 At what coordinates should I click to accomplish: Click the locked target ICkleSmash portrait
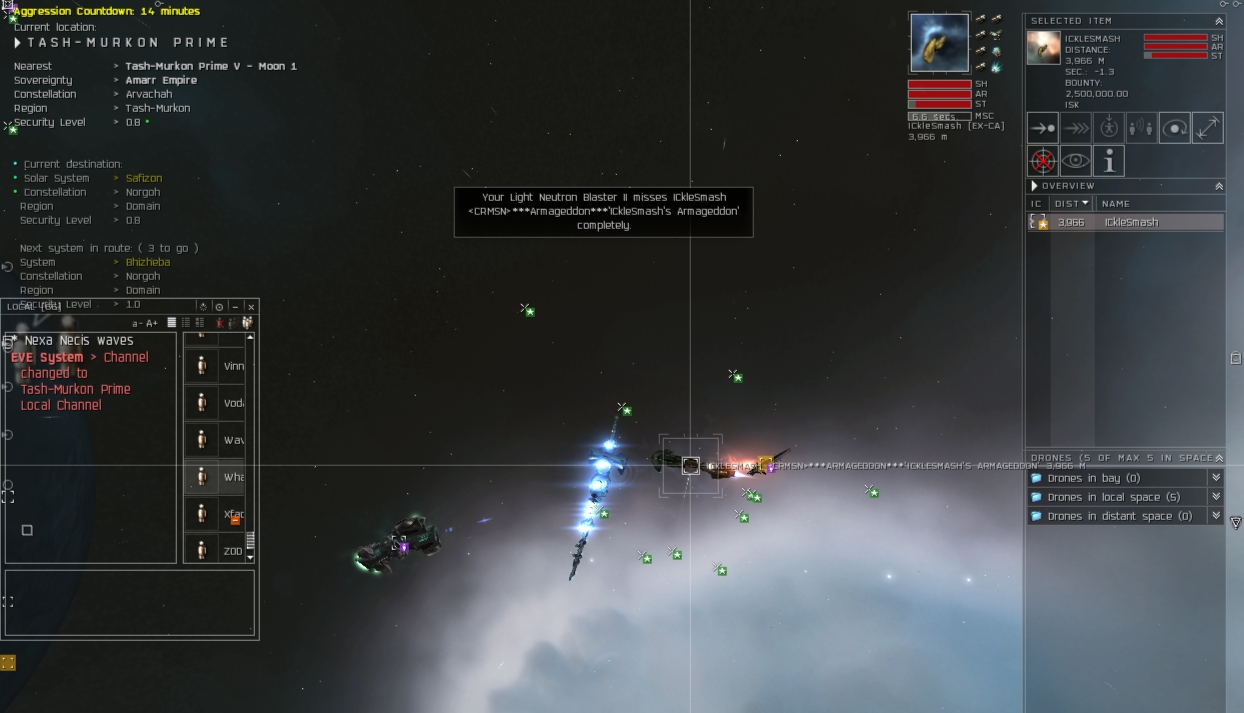(939, 43)
